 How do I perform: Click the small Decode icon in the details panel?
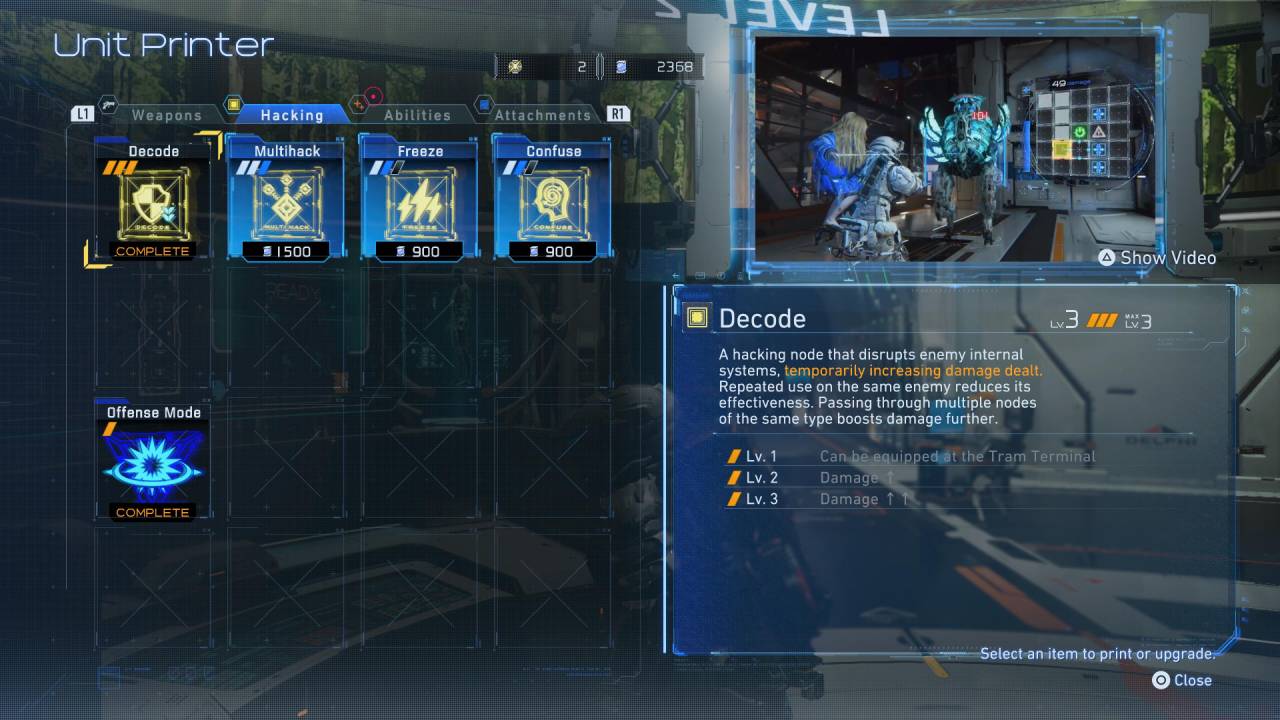point(698,317)
